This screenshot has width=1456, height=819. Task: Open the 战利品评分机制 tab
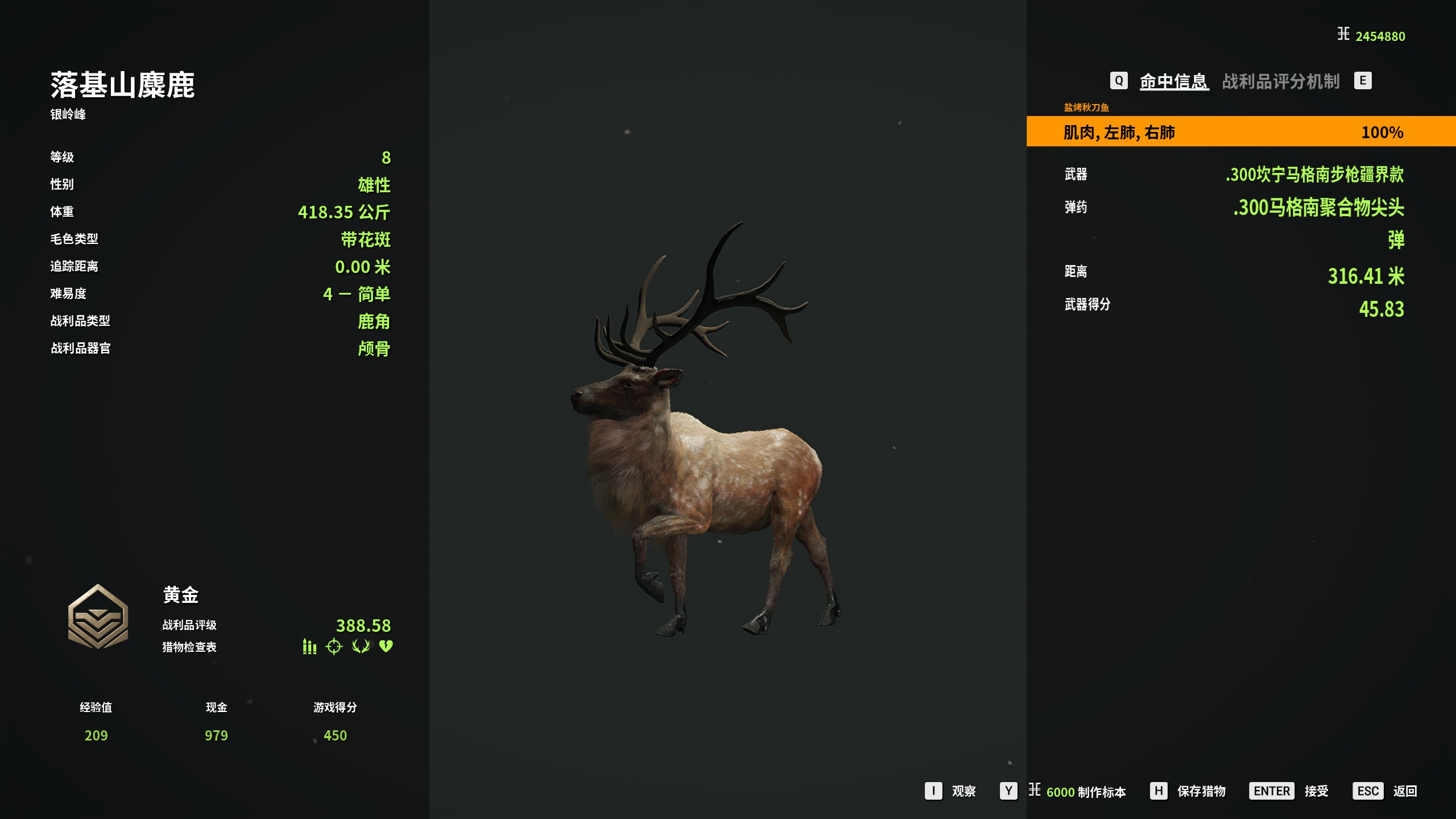[1281, 81]
